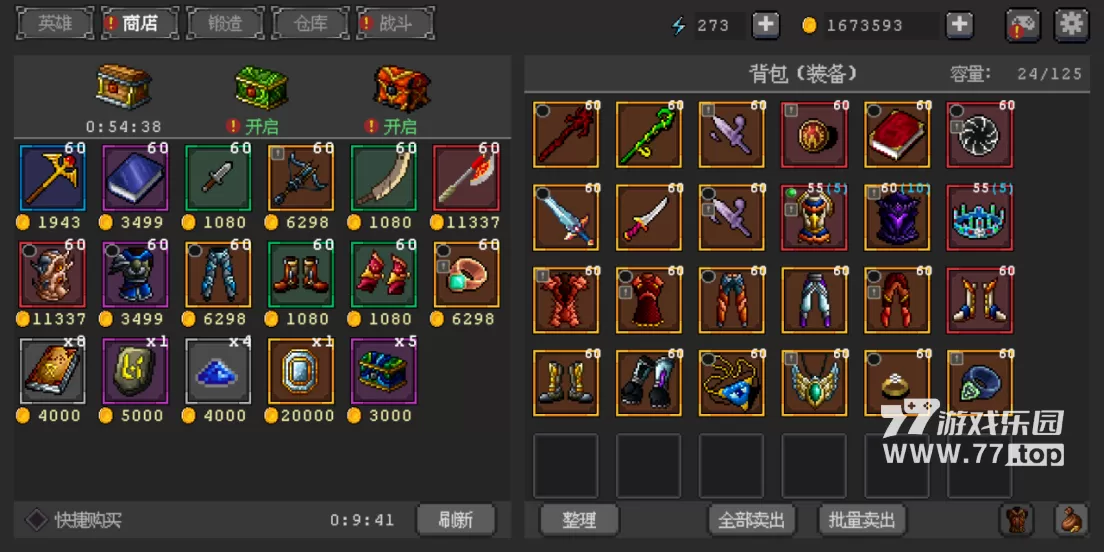Switch to the 战斗 tab
This screenshot has height=552, width=1104.
pyautogui.click(x=395, y=23)
